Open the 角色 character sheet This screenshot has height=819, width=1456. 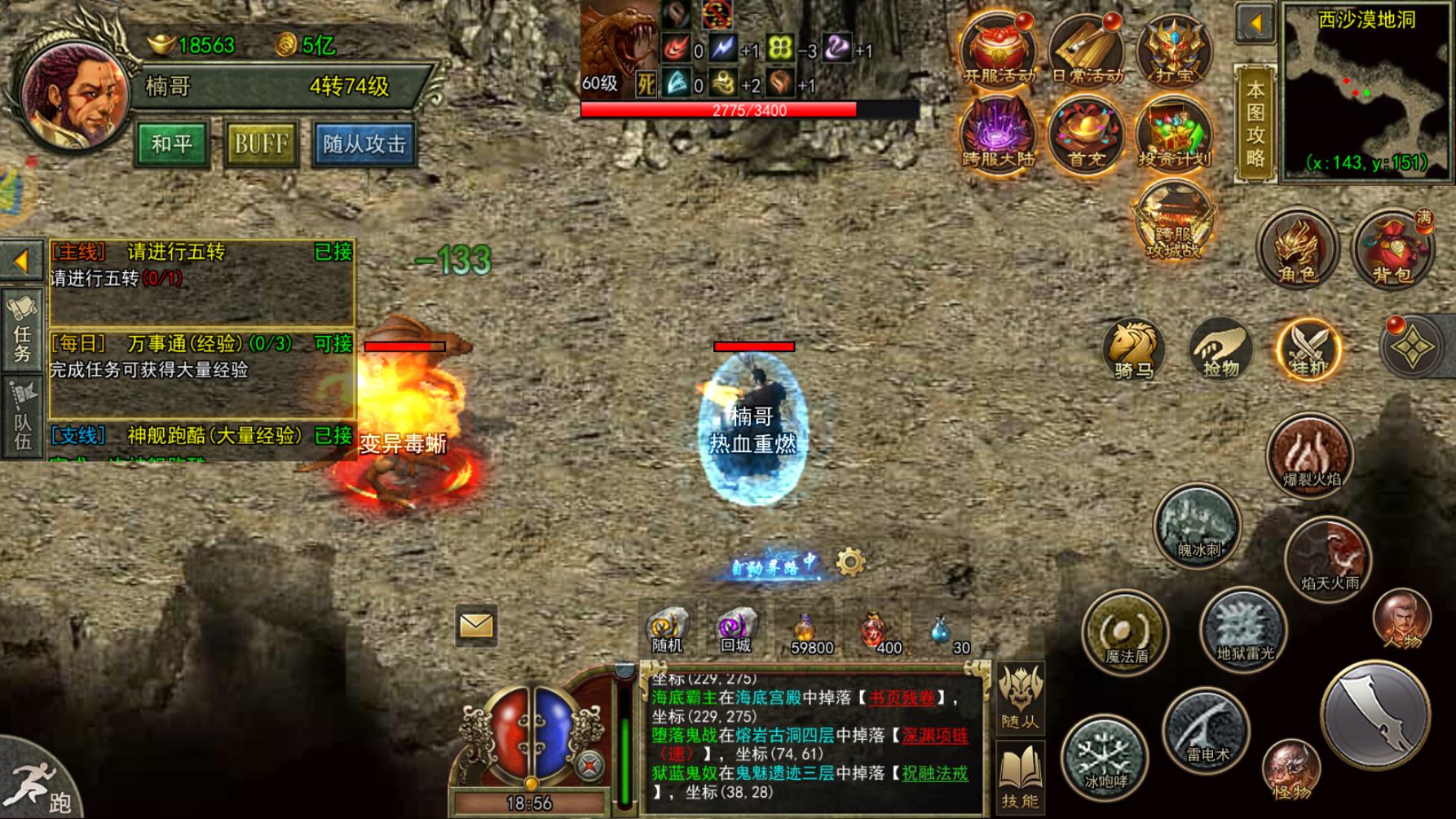(1297, 250)
